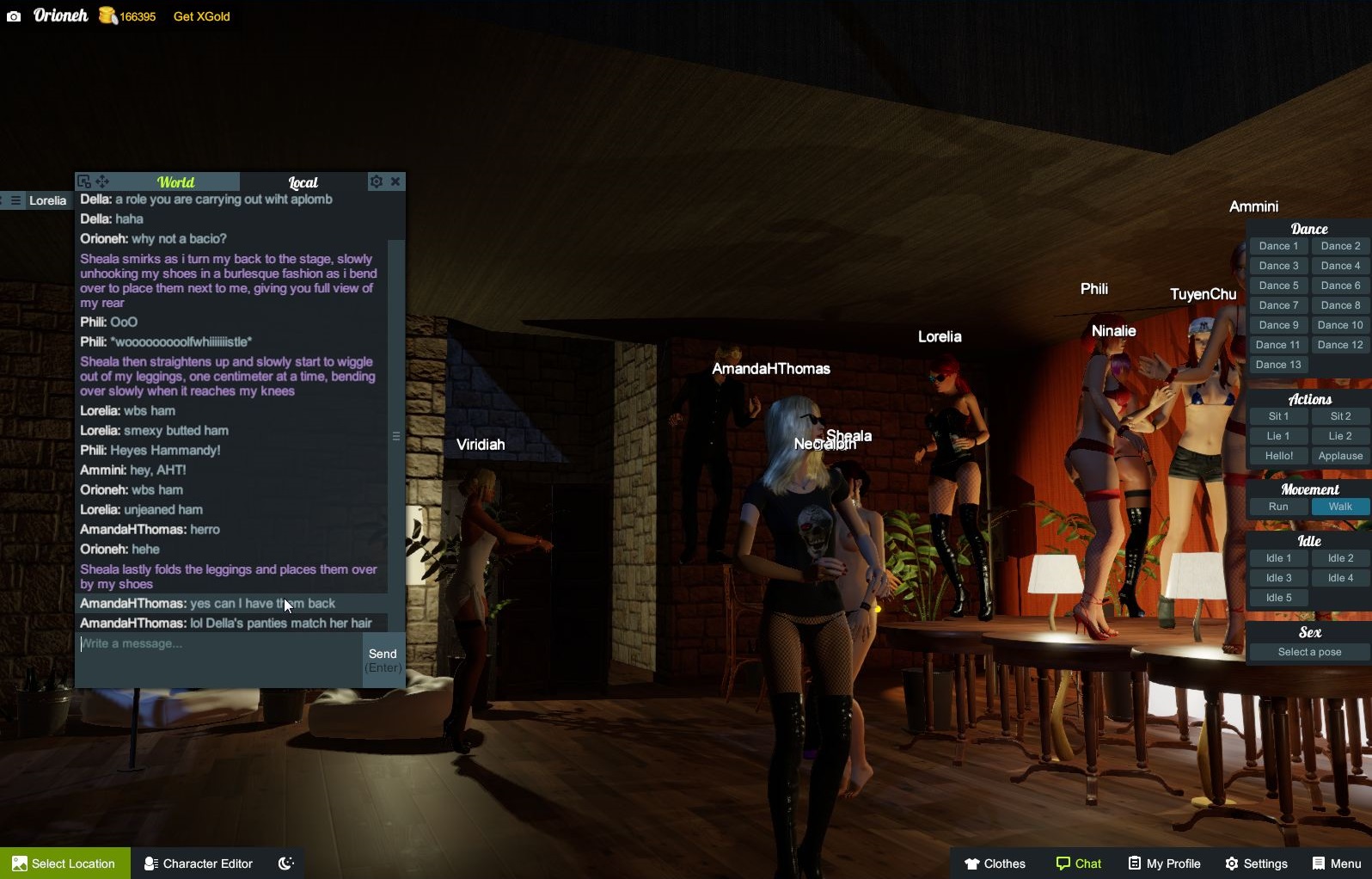This screenshot has height=879, width=1372.
Task: Open My Profile
Action: (1163, 863)
